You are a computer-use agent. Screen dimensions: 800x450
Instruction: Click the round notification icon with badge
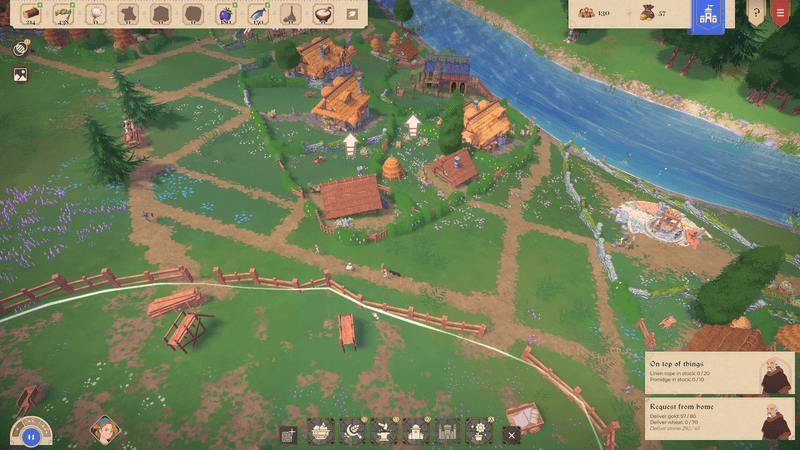(20, 48)
